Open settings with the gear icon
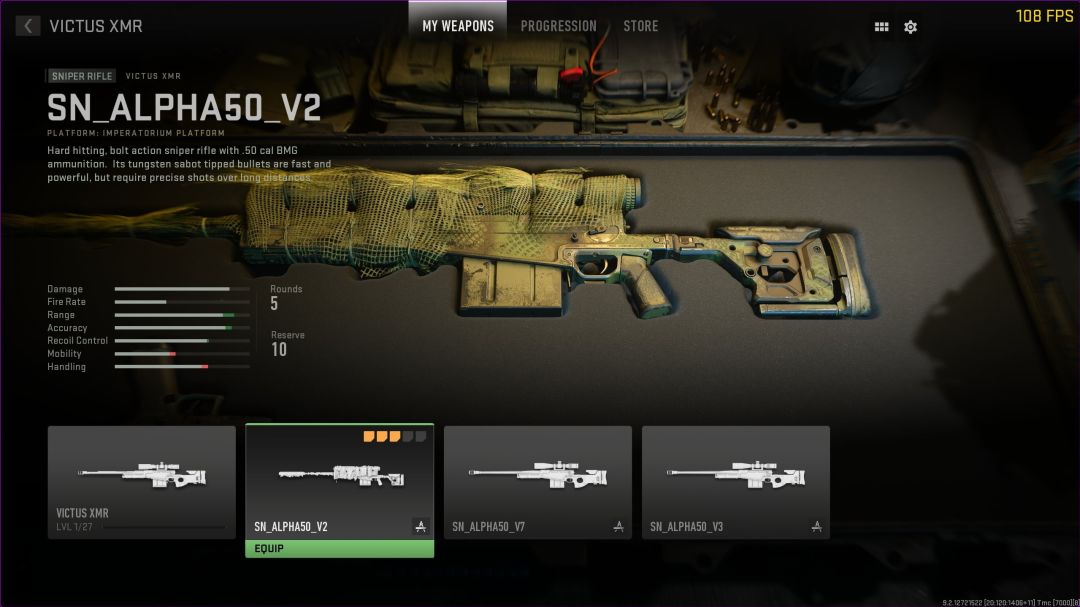This screenshot has height=607, width=1080. (910, 27)
